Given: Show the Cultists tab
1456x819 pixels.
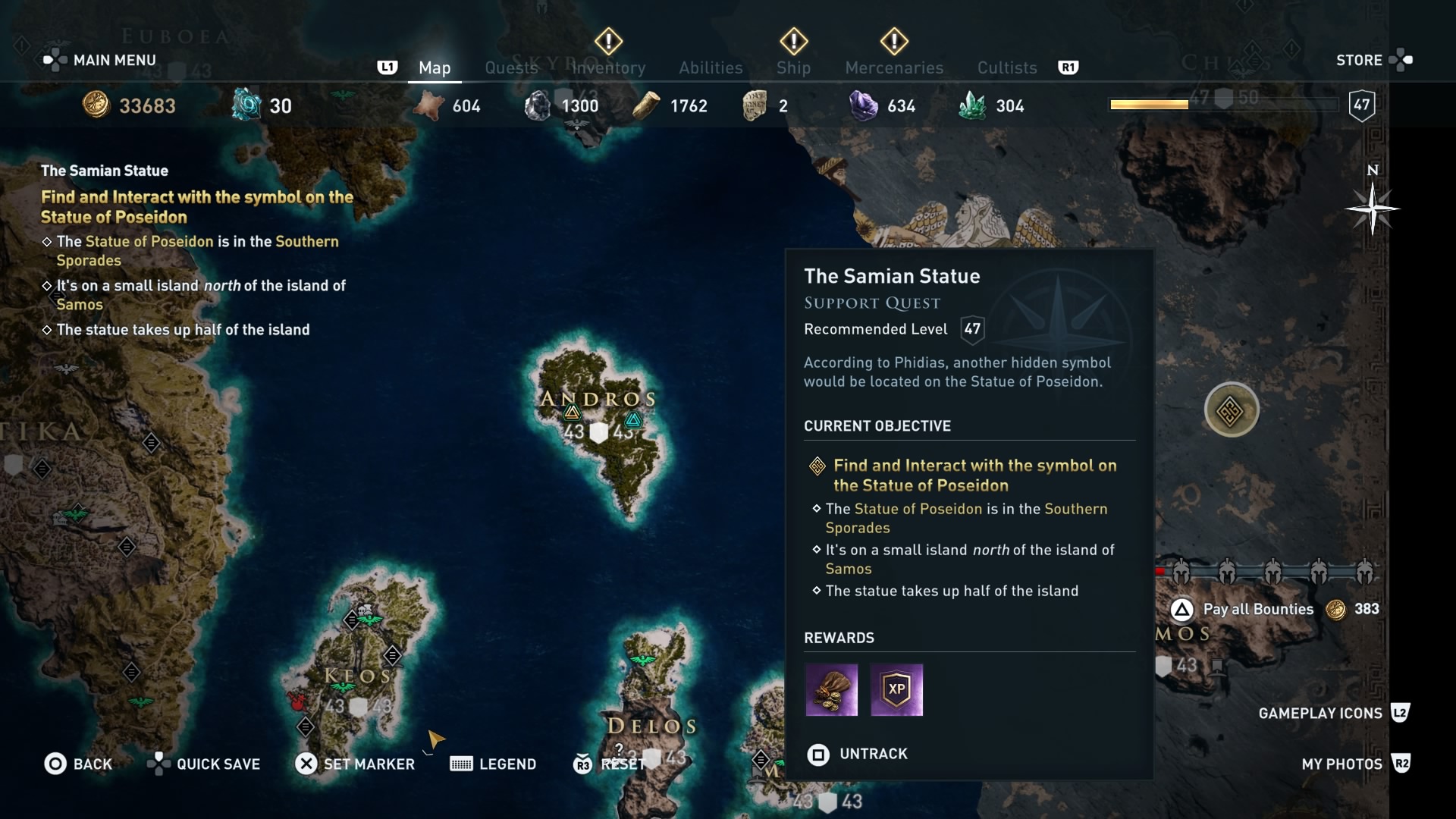Looking at the screenshot, I should [x=1006, y=67].
